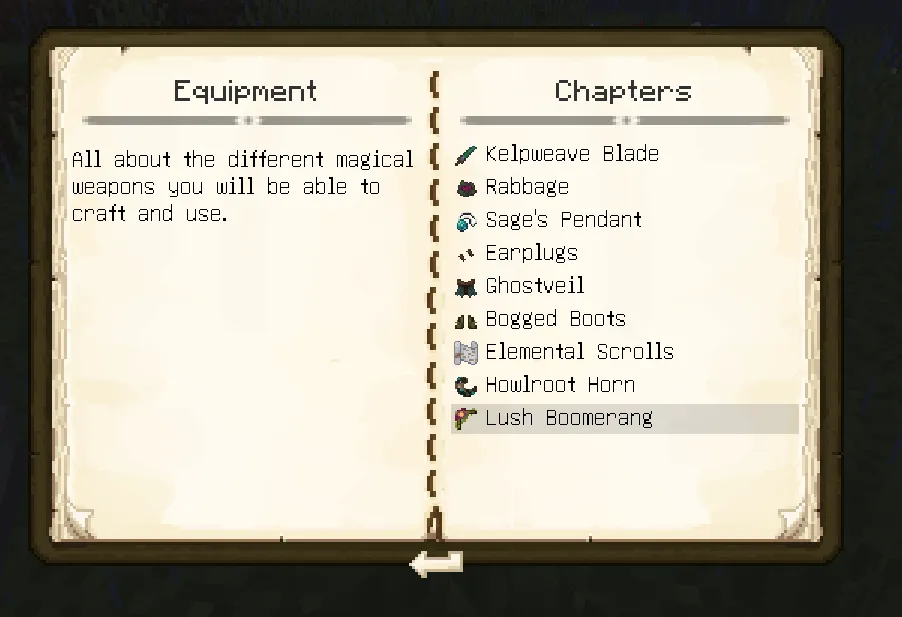The height and width of the screenshot is (617, 902).
Task: Open the Sage's Pendant chapter
Action: 563,220
